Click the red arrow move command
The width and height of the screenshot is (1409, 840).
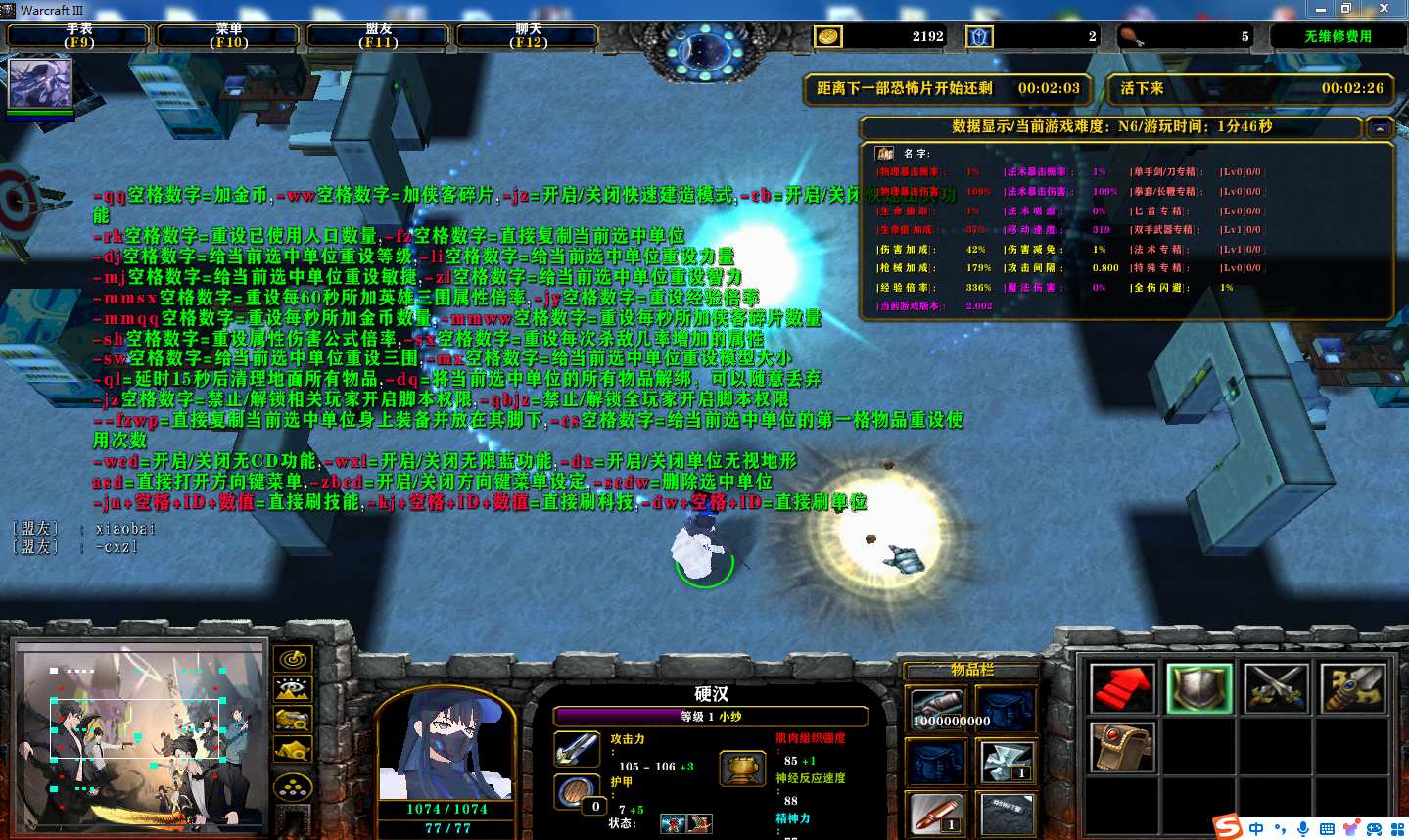tap(1122, 687)
